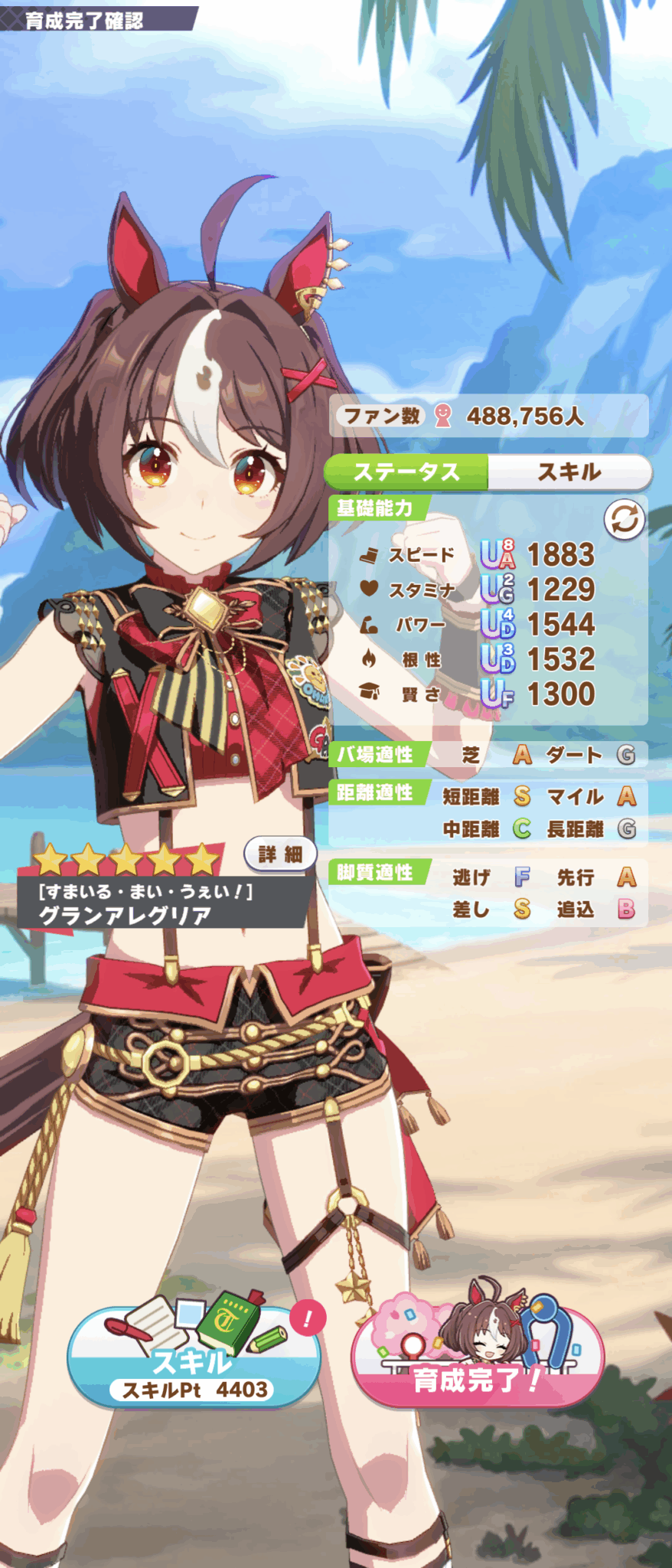Toggle the circular refresh arrows icon
The image size is (672, 1568).
(625, 521)
